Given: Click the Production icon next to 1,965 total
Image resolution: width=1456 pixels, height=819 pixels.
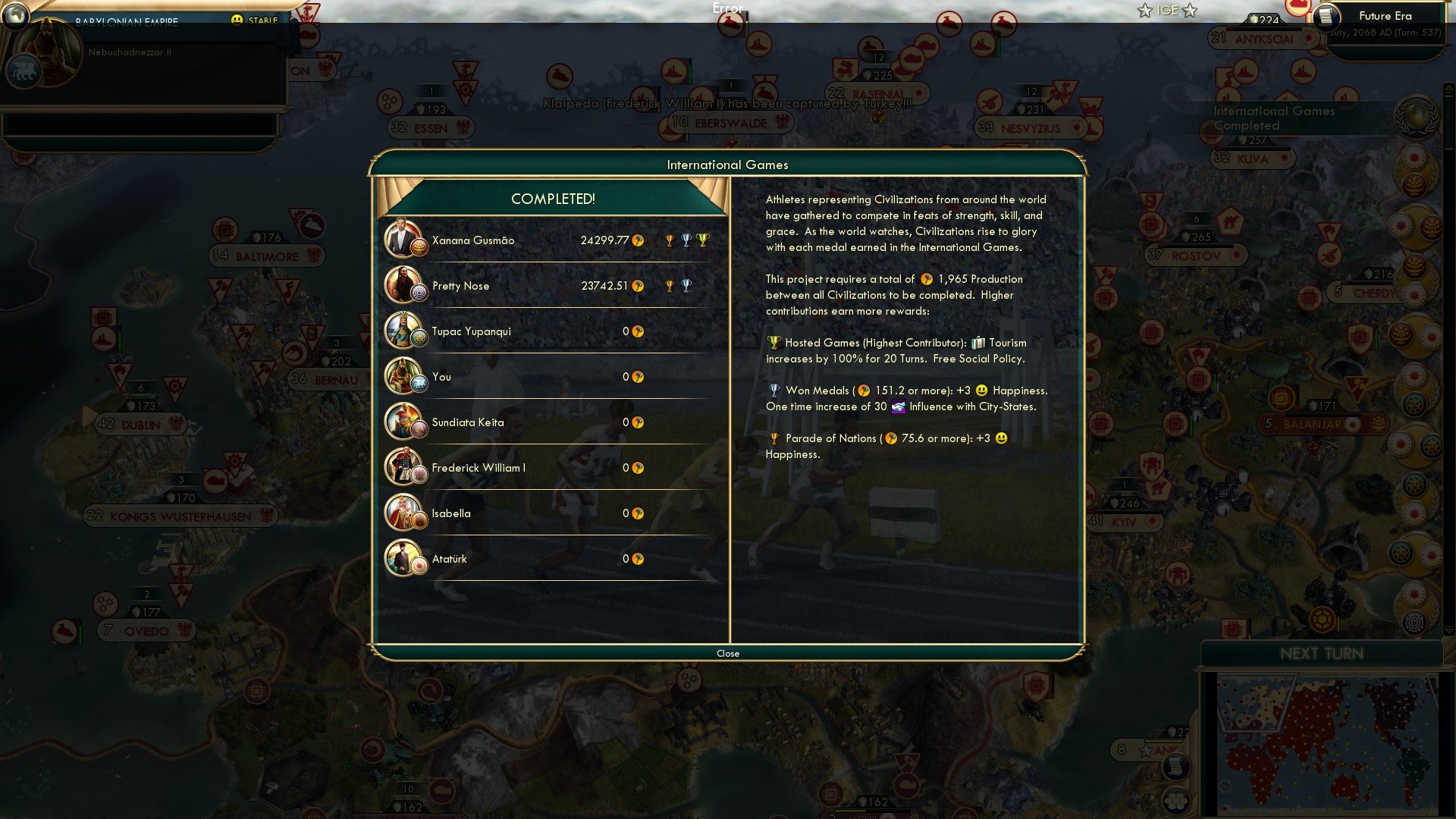Looking at the screenshot, I should click(x=927, y=279).
